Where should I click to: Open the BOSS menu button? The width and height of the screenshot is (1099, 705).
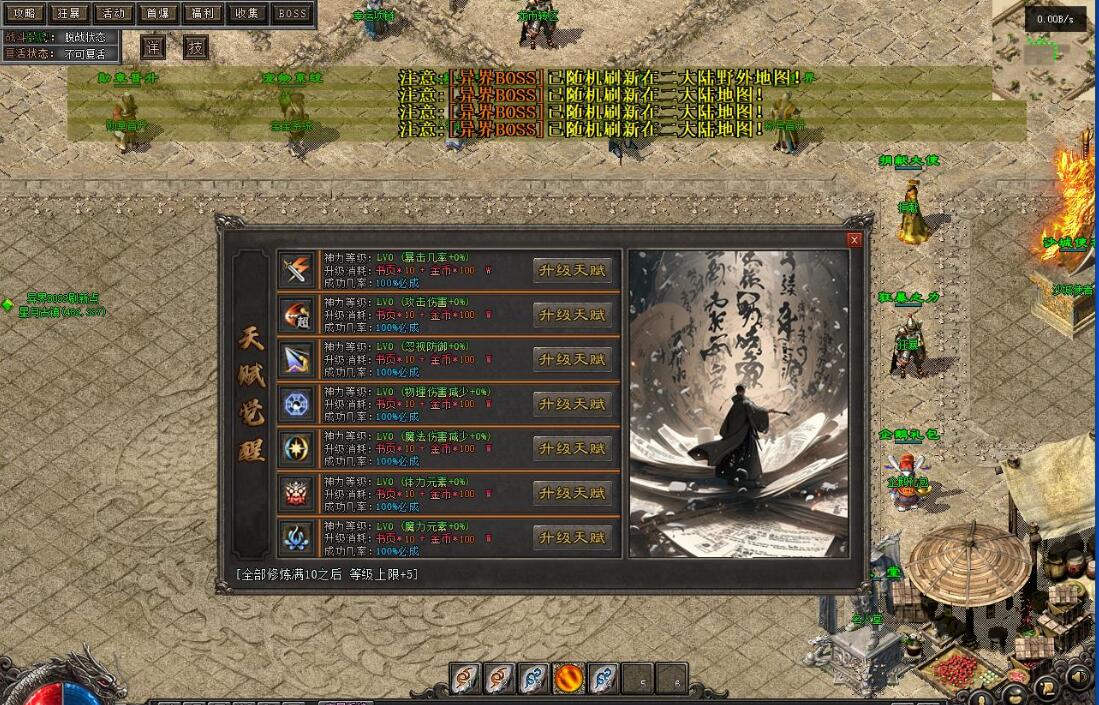[x=292, y=13]
